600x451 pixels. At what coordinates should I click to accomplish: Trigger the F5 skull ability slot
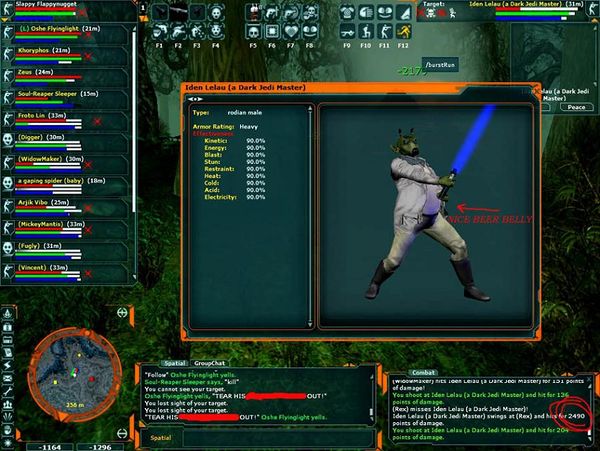(x=255, y=15)
